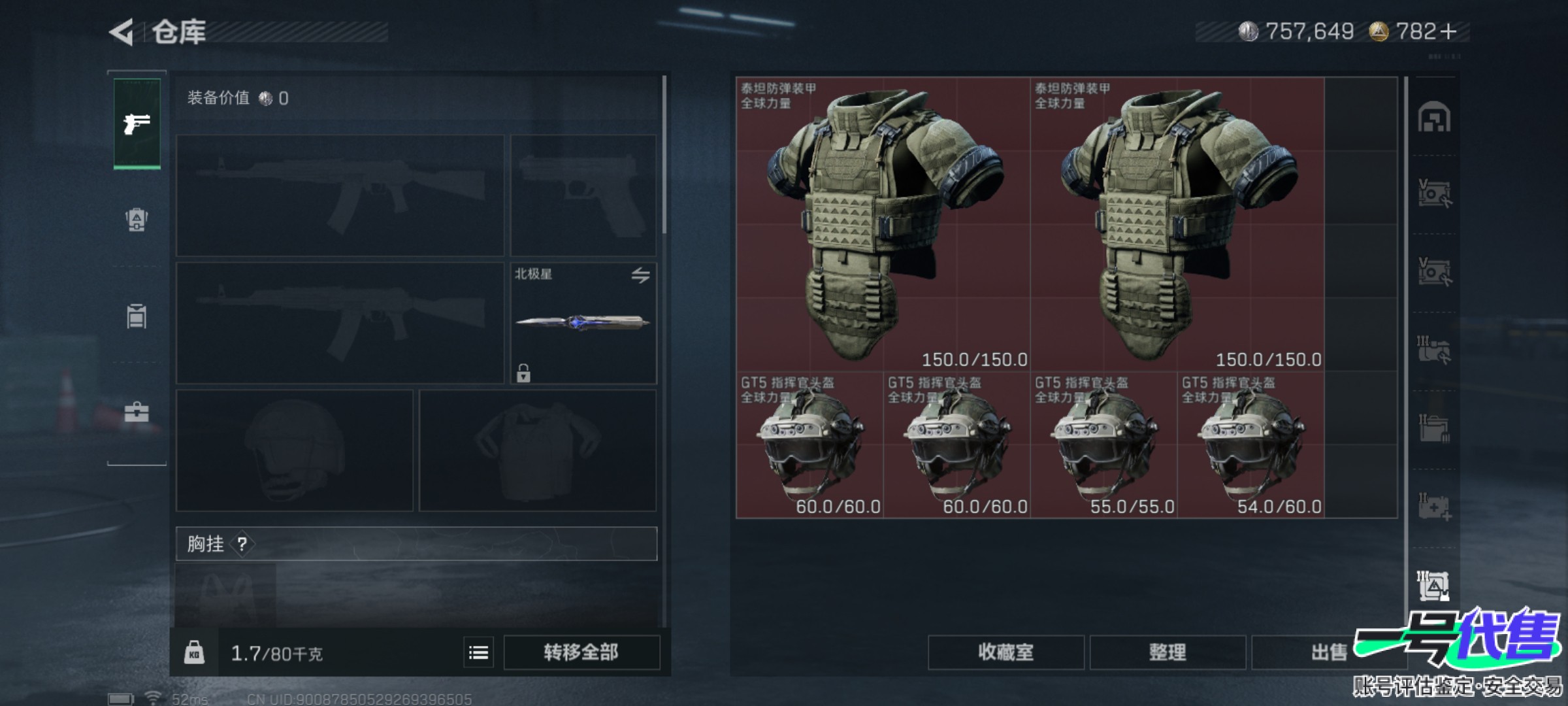Sort the stash with 整理
Image resolution: width=1568 pixels, height=706 pixels.
pos(1168,652)
